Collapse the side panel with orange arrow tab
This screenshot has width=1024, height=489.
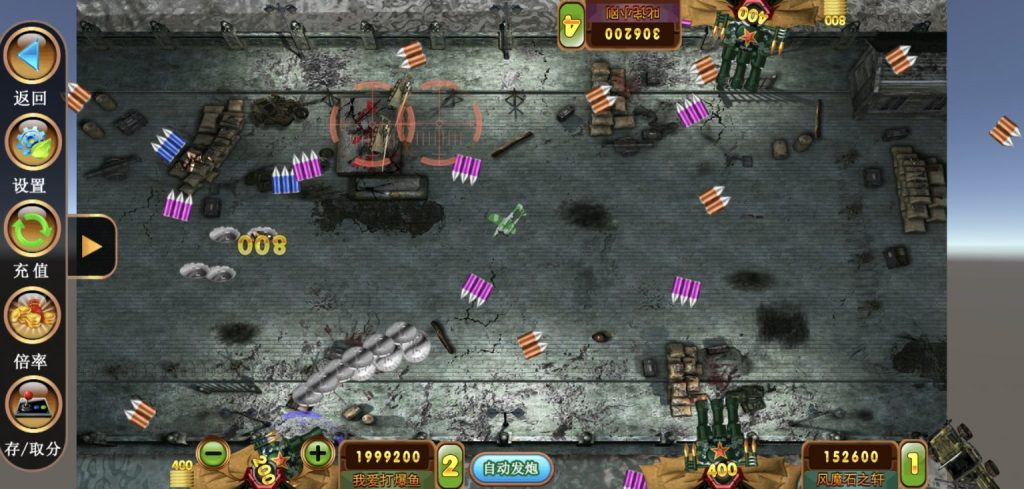92,246
